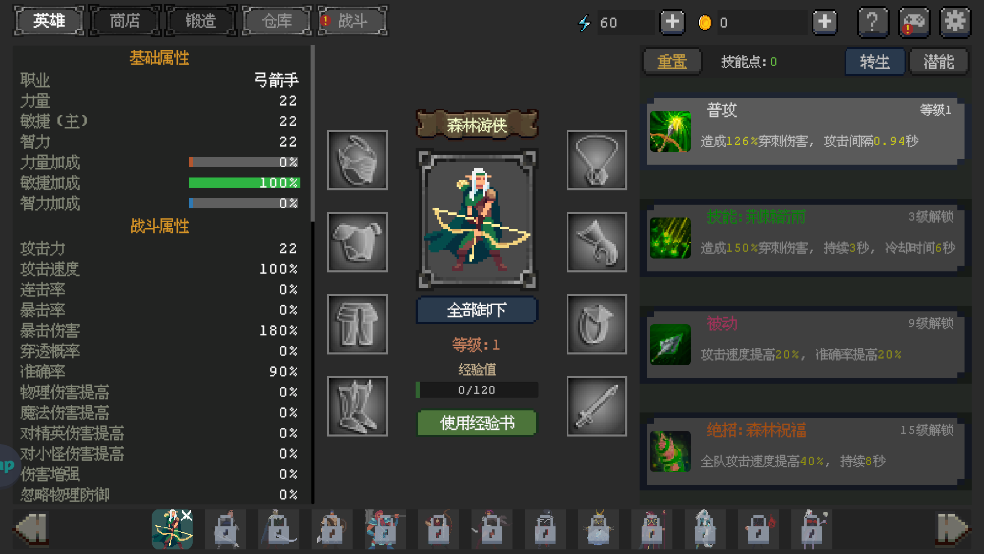Add gold coins with plus button
The image size is (984, 554).
(x=824, y=22)
